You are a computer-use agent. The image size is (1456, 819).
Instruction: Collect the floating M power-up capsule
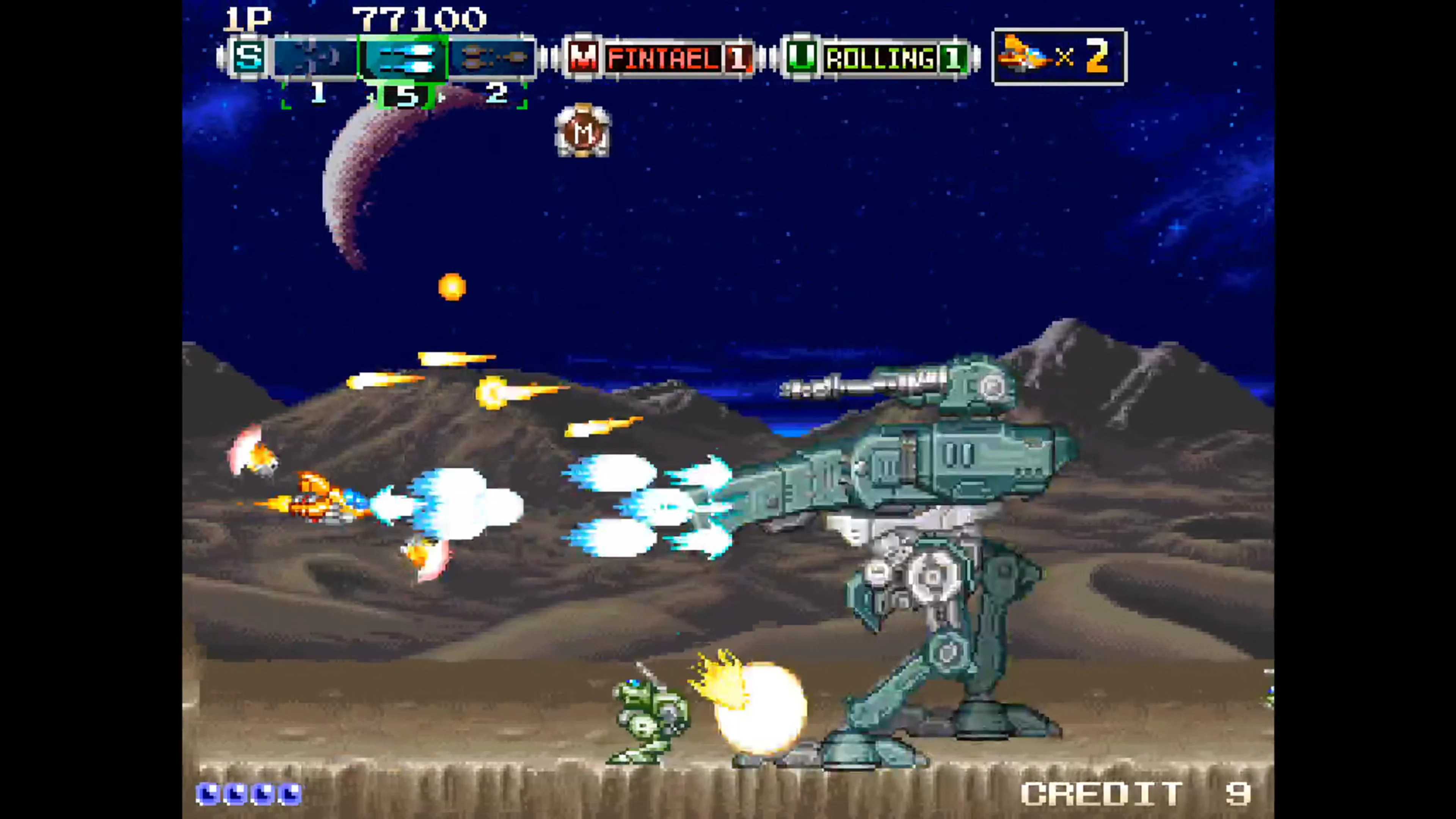[582, 131]
